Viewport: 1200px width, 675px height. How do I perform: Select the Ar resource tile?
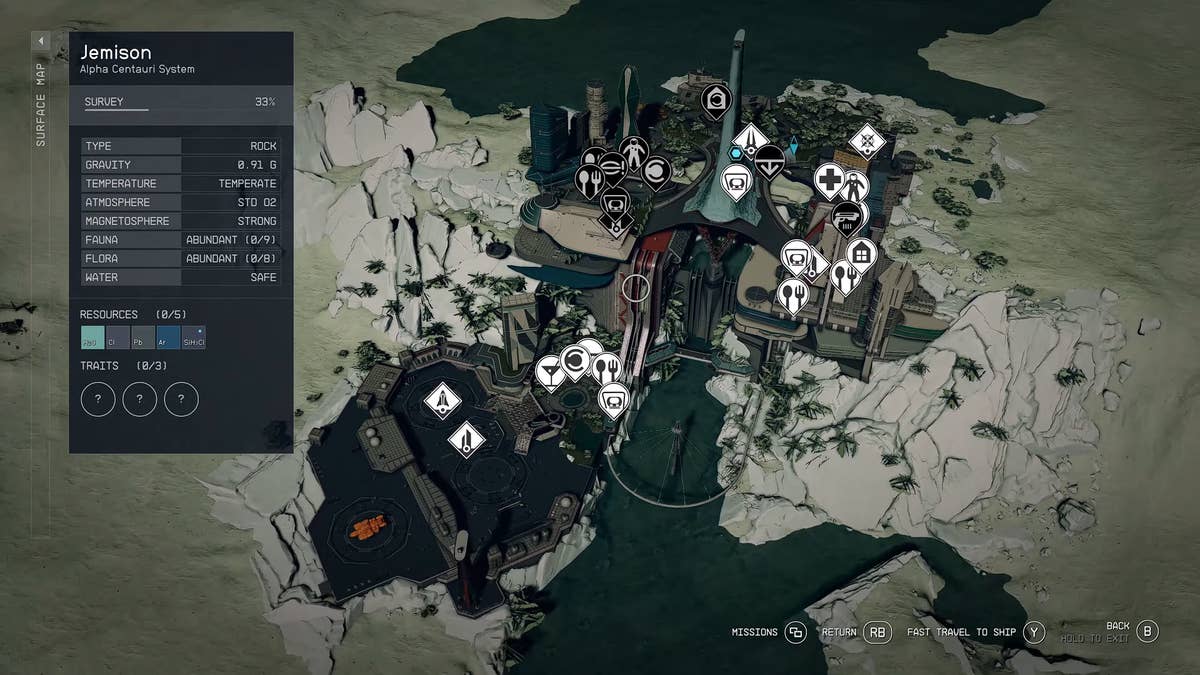[x=168, y=338]
